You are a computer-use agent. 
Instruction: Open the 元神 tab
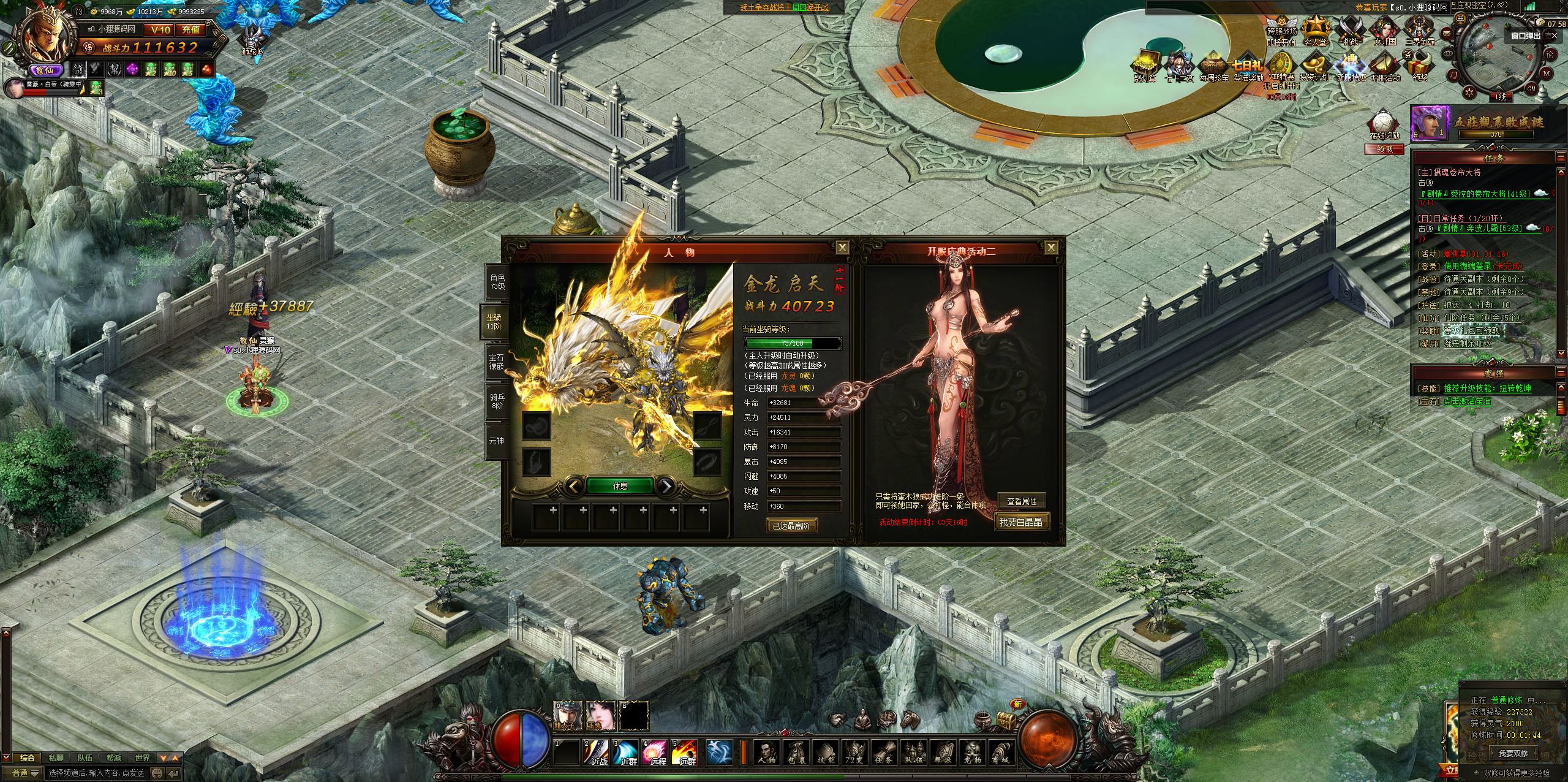tap(496, 440)
